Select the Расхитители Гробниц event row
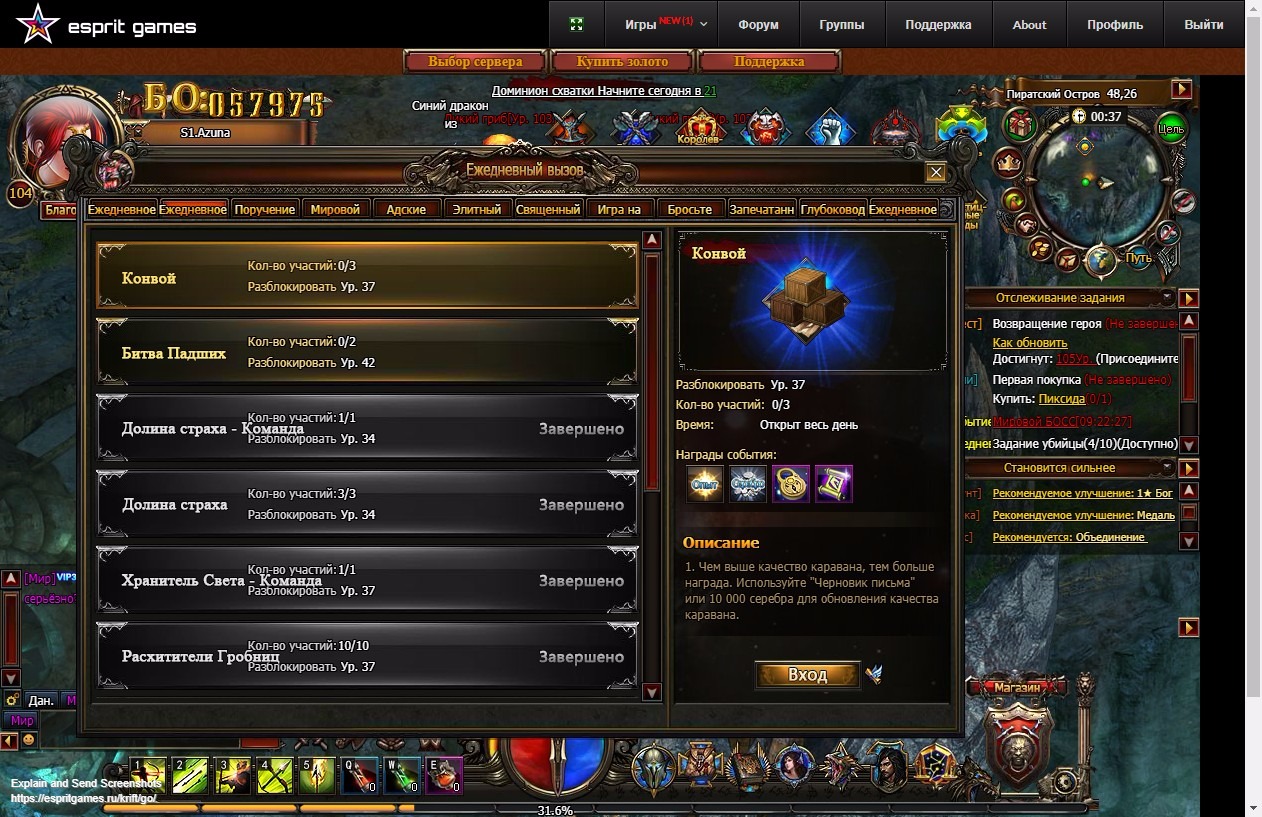Viewport: 1262px width, 817px height. click(367, 657)
